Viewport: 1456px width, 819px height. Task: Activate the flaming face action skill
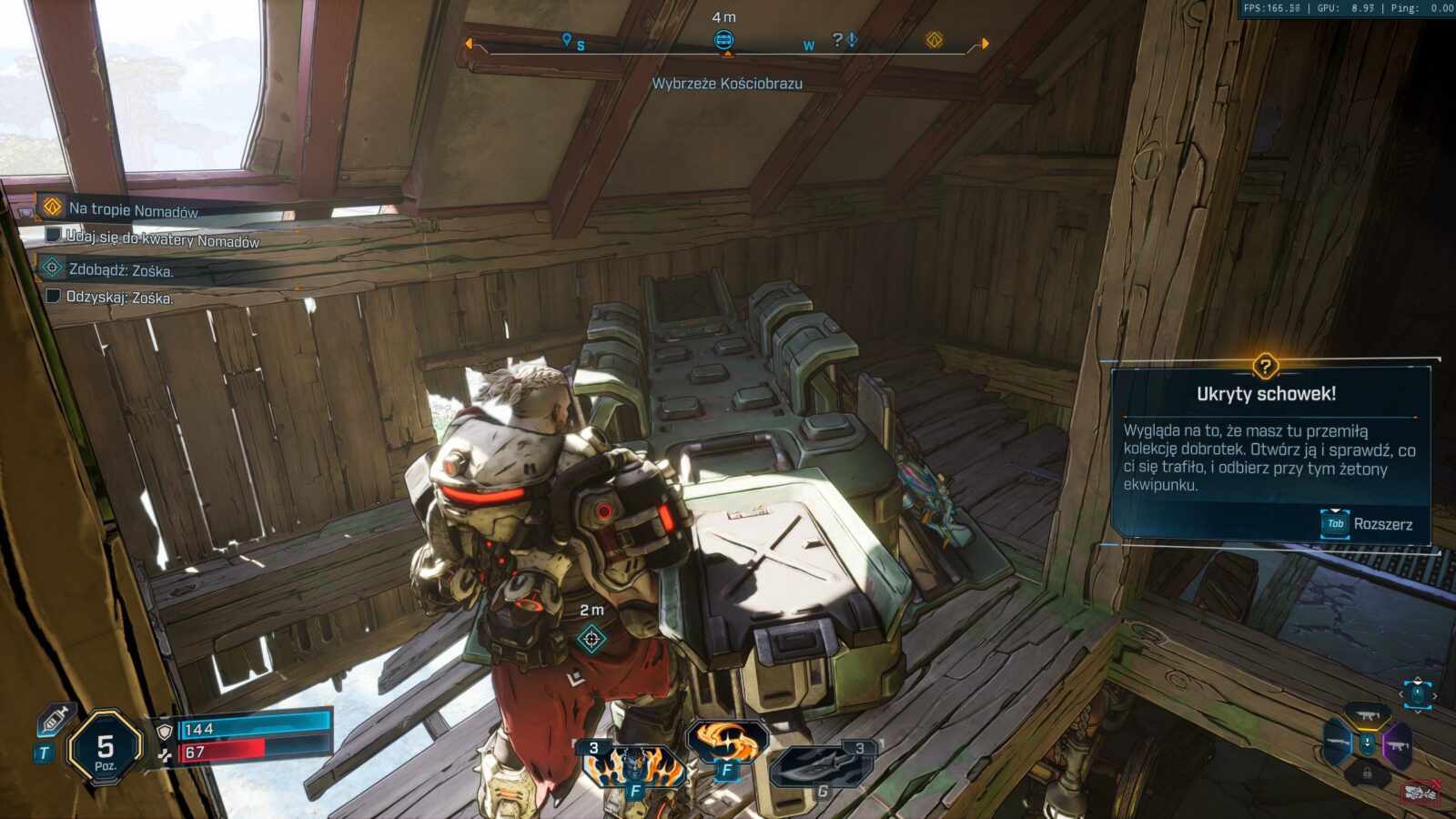634,766
